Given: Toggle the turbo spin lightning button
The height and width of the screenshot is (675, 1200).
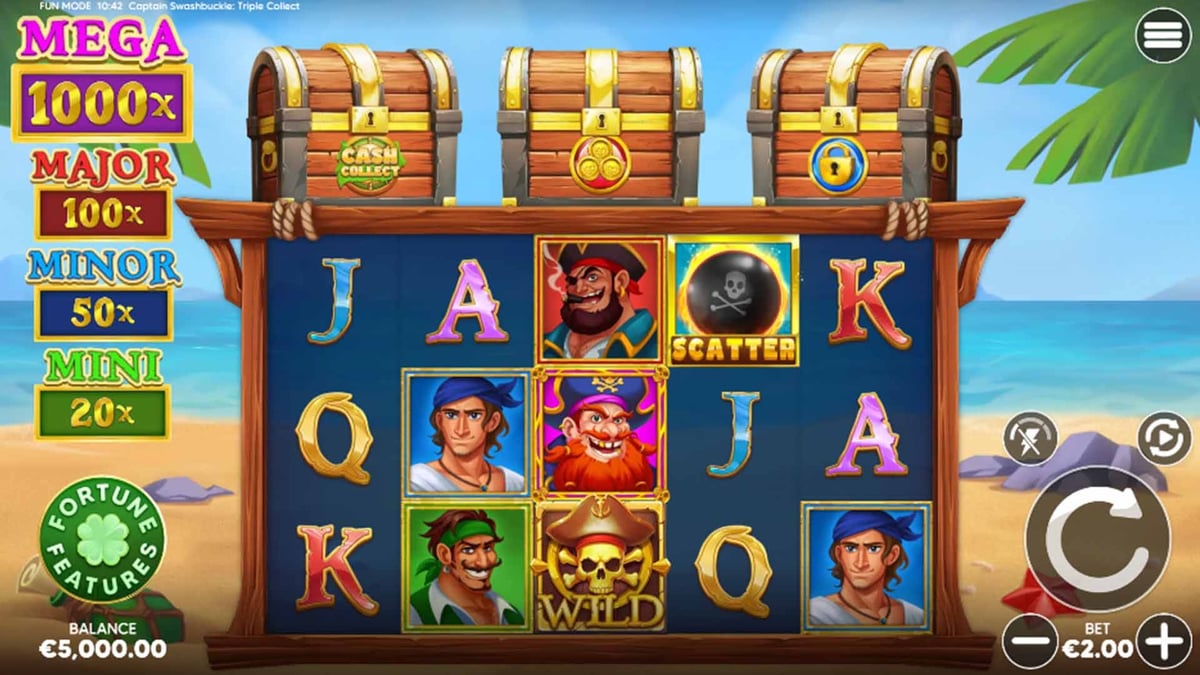Looking at the screenshot, I should click(x=1030, y=438).
